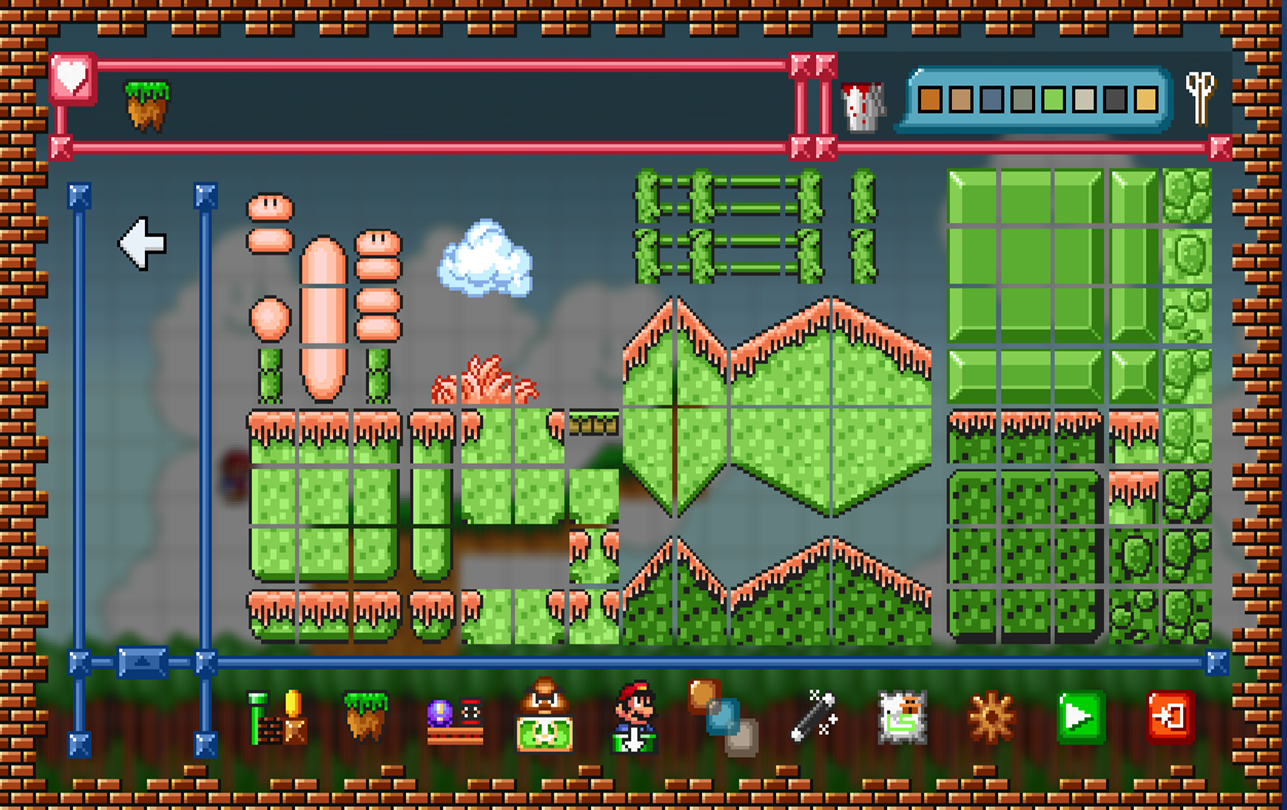This screenshot has width=1287, height=810.
Task: Open the three colored spheres tool
Action: tap(723, 717)
